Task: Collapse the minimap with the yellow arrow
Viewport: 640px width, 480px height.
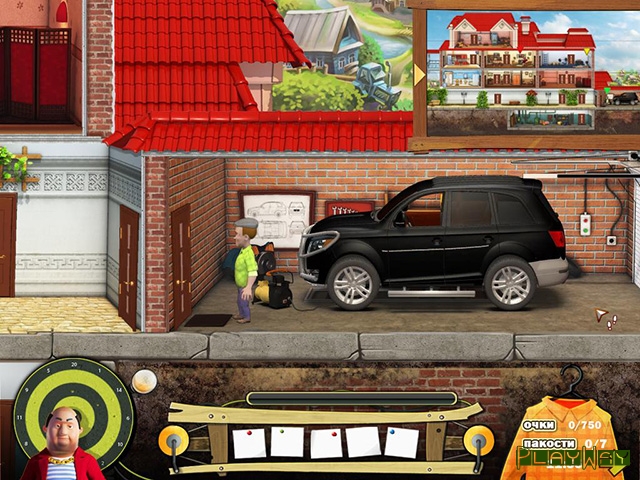Action: (x=420, y=74)
